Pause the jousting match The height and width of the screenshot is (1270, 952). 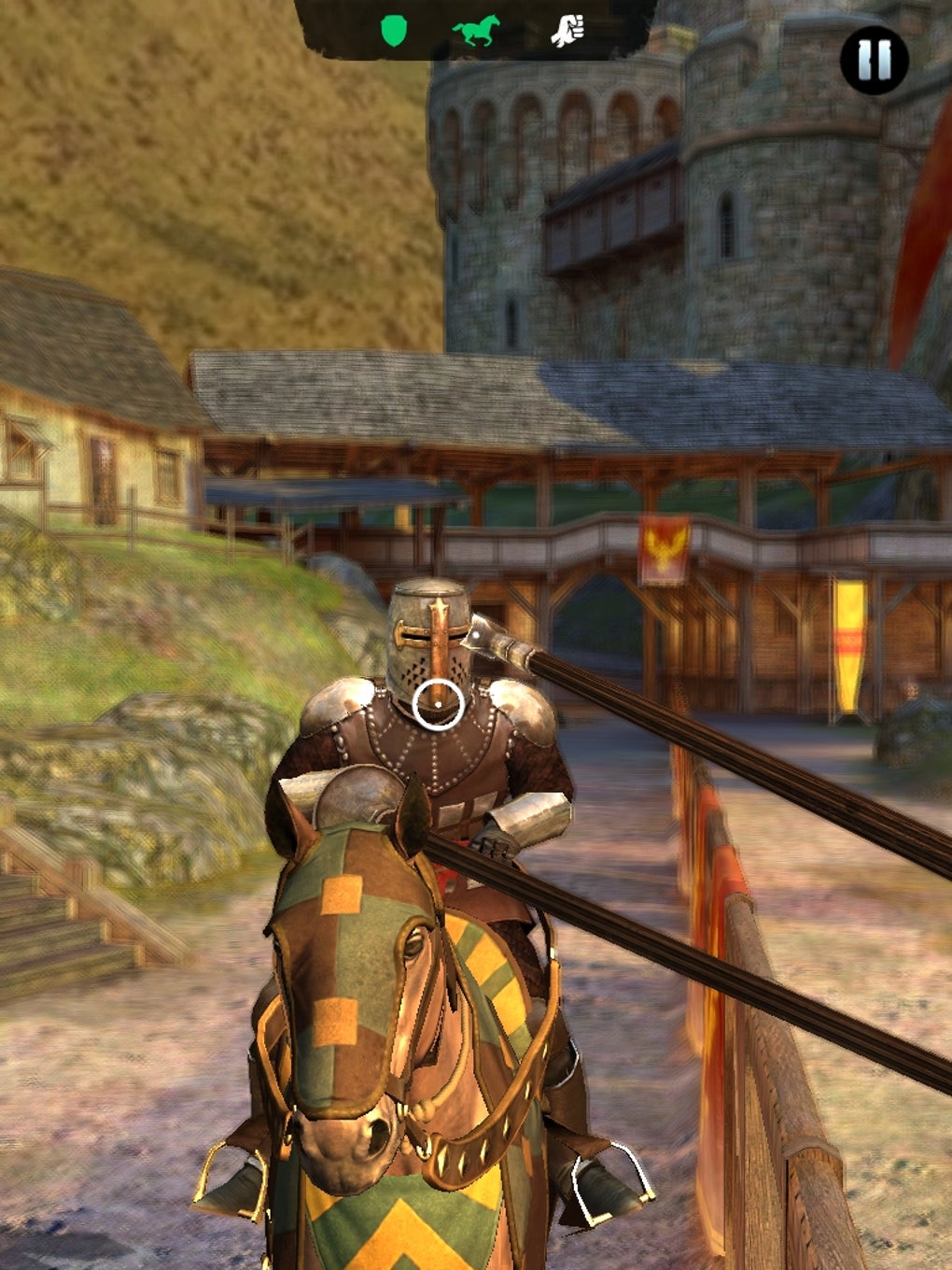tap(874, 60)
